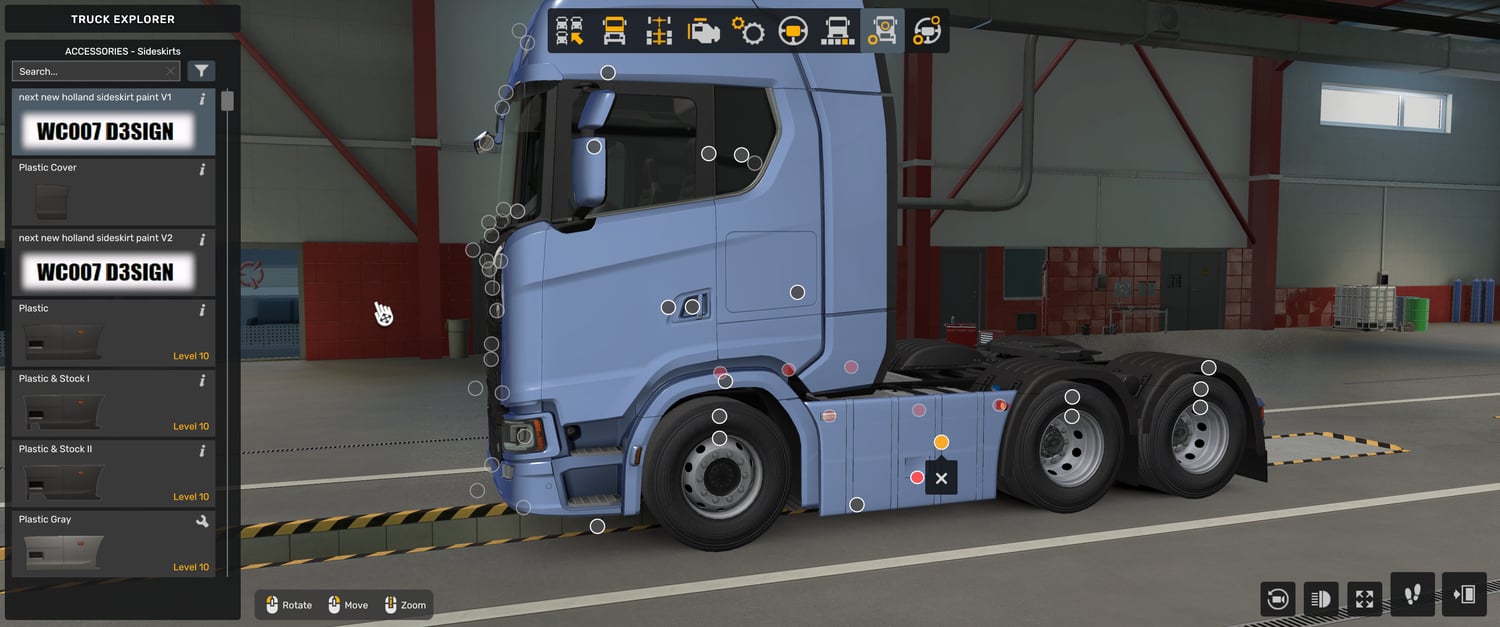Screen dimensions: 1500x627
Task: Toggle the truck headlights button
Action: 1320,598
